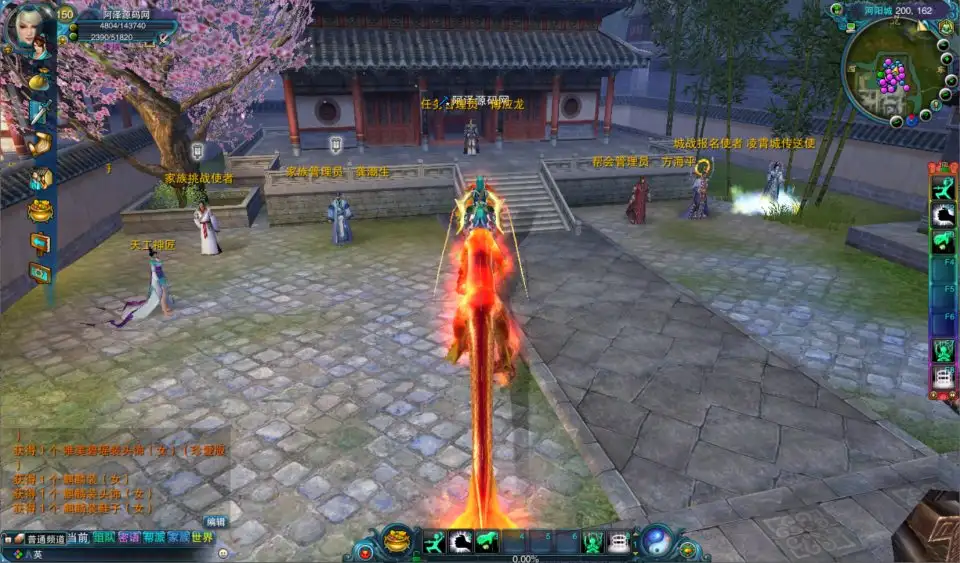Click the red round button left of hotbar
Viewport: 960px width, 563px height.
366,551
